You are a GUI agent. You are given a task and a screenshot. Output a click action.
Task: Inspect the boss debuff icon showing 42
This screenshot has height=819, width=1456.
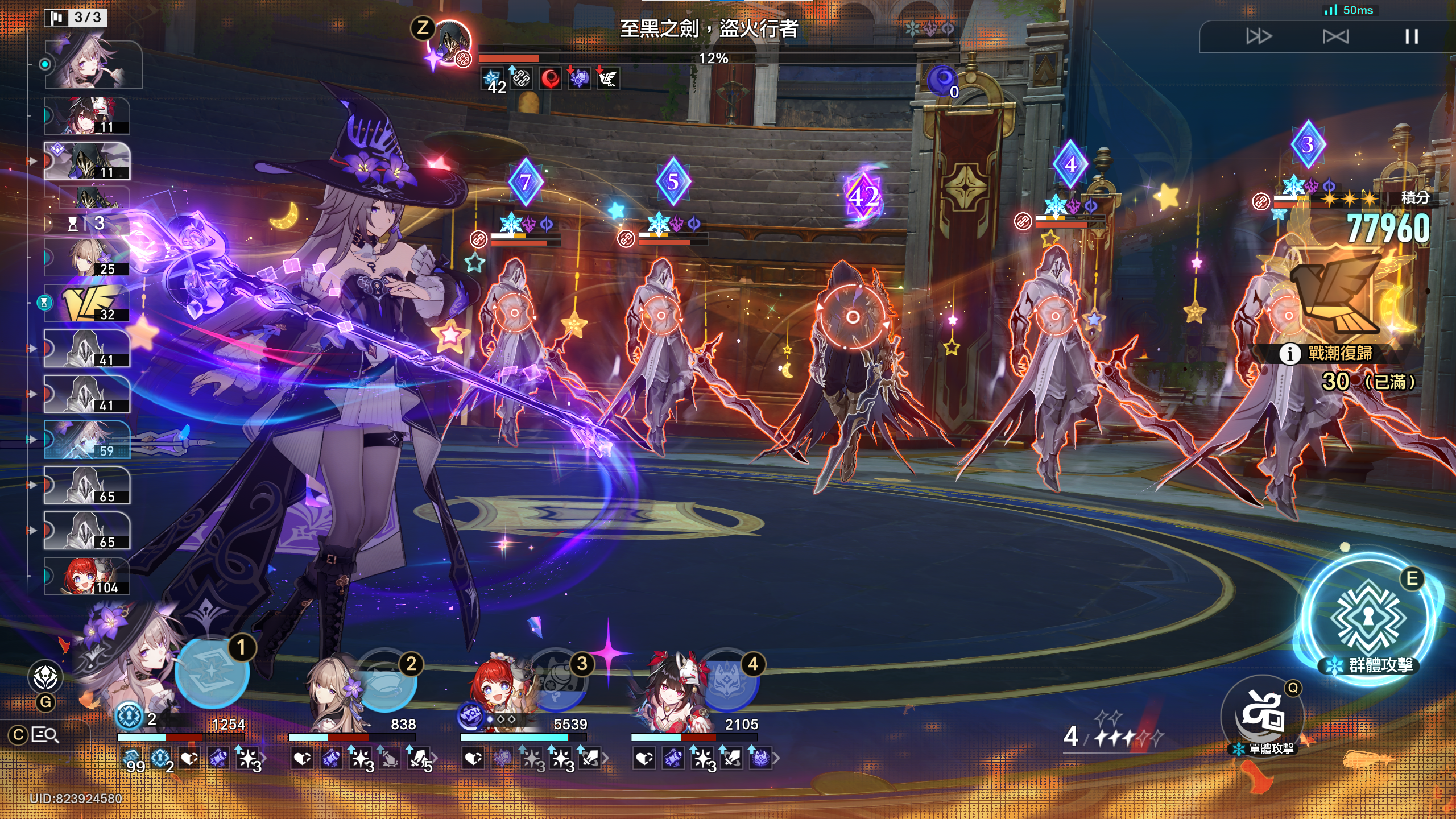492,79
